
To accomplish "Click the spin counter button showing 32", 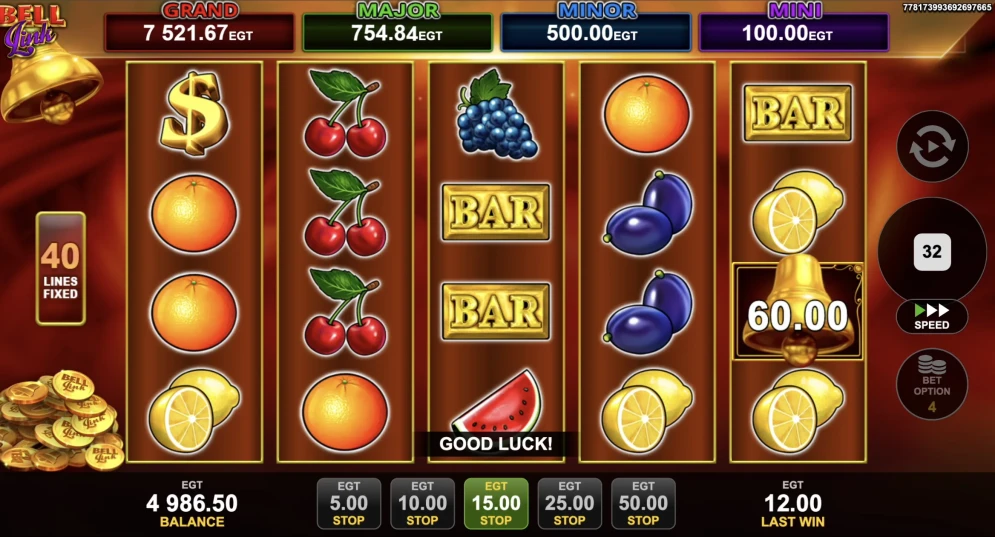I will 932,252.
